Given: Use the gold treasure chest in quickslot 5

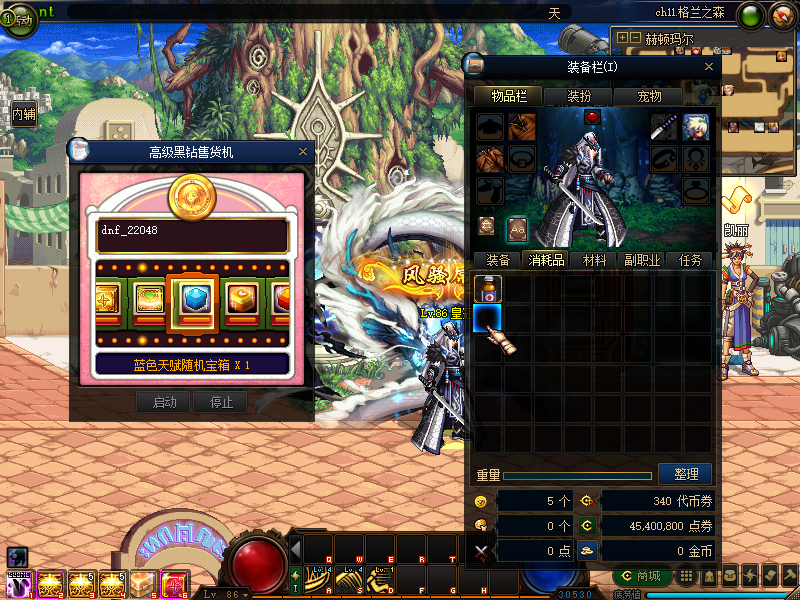Looking at the screenshot, I should point(142,584).
